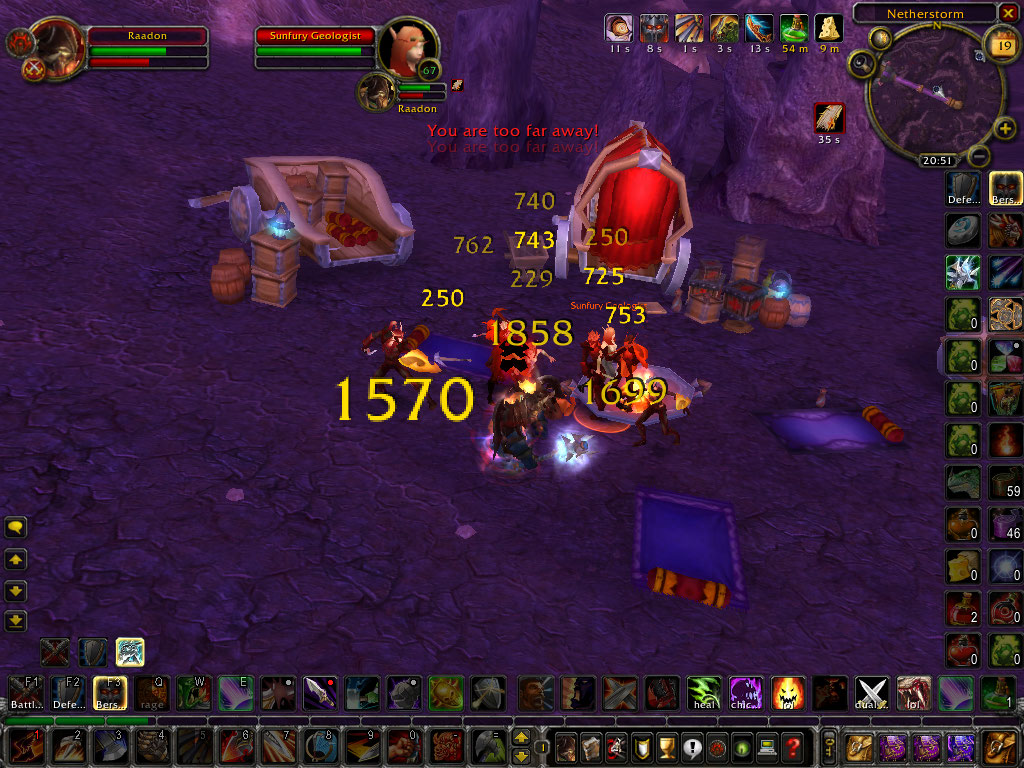
Task: Zoom out on the minimap
Action: (x=981, y=157)
